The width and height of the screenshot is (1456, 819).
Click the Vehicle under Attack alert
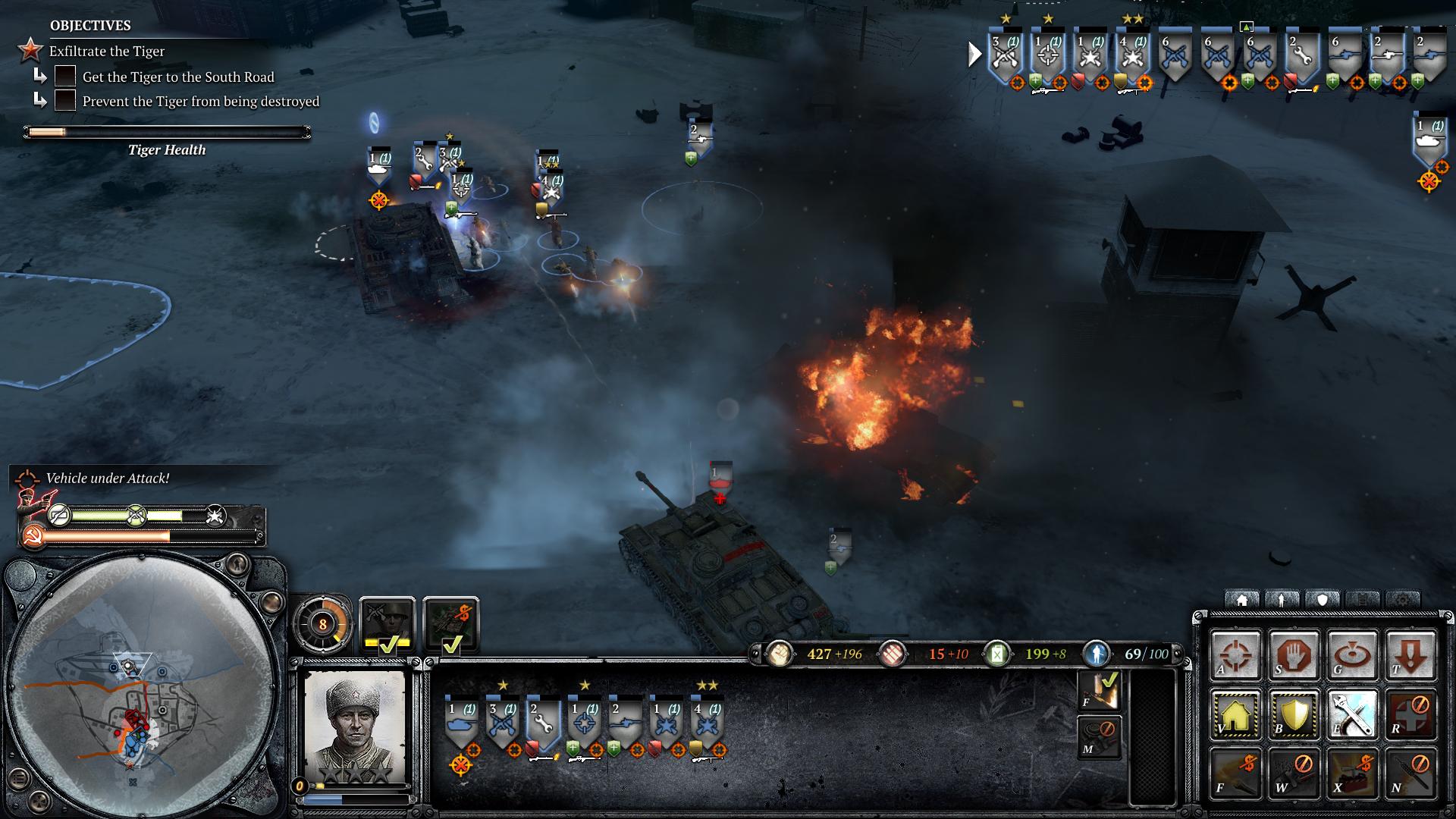pyautogui.click(x=107, y=478)
